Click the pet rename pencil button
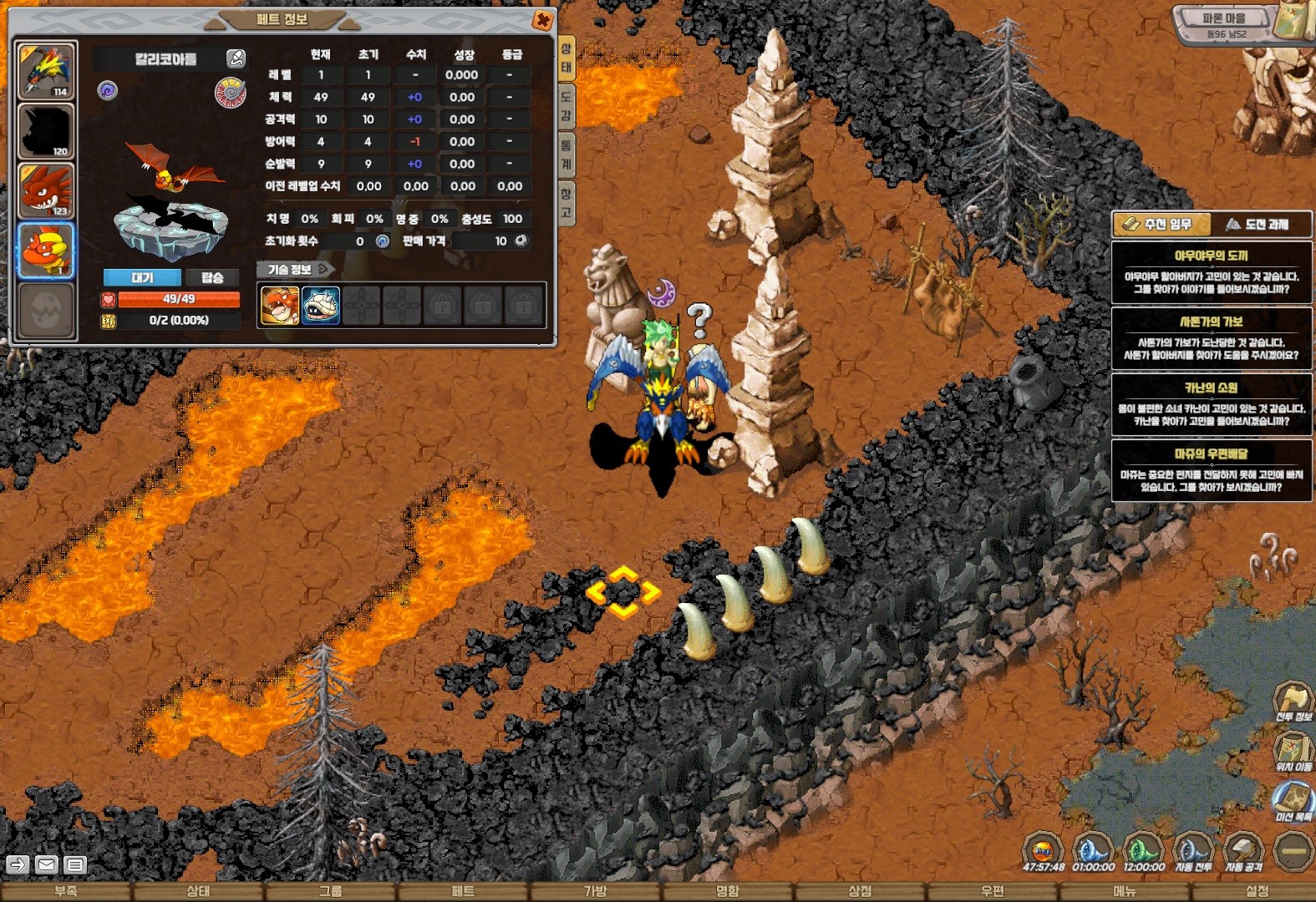The width and height of the screenshot is (1316, 902). pyautogui.click(x=236, y=58)
